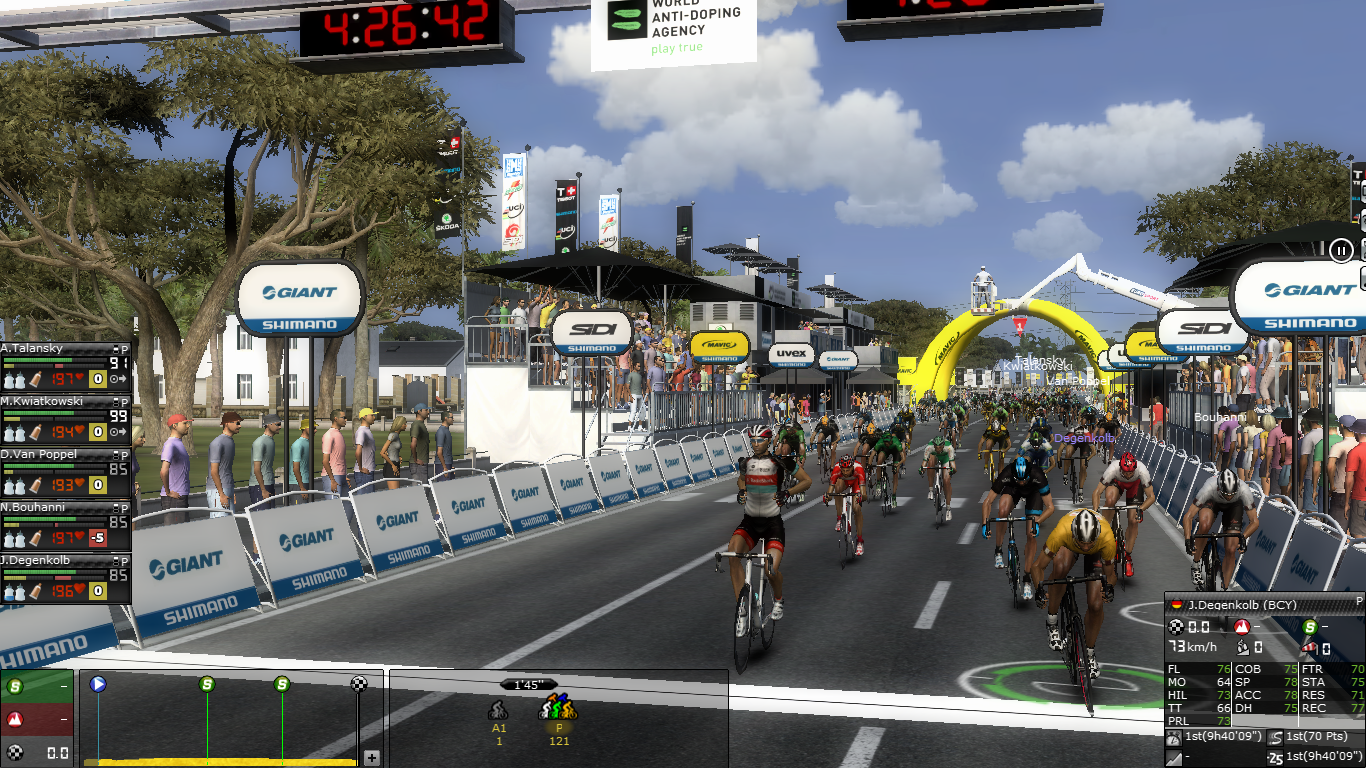Click J.Degenkolb's yellow 0 effort indicator

point(97,591)
